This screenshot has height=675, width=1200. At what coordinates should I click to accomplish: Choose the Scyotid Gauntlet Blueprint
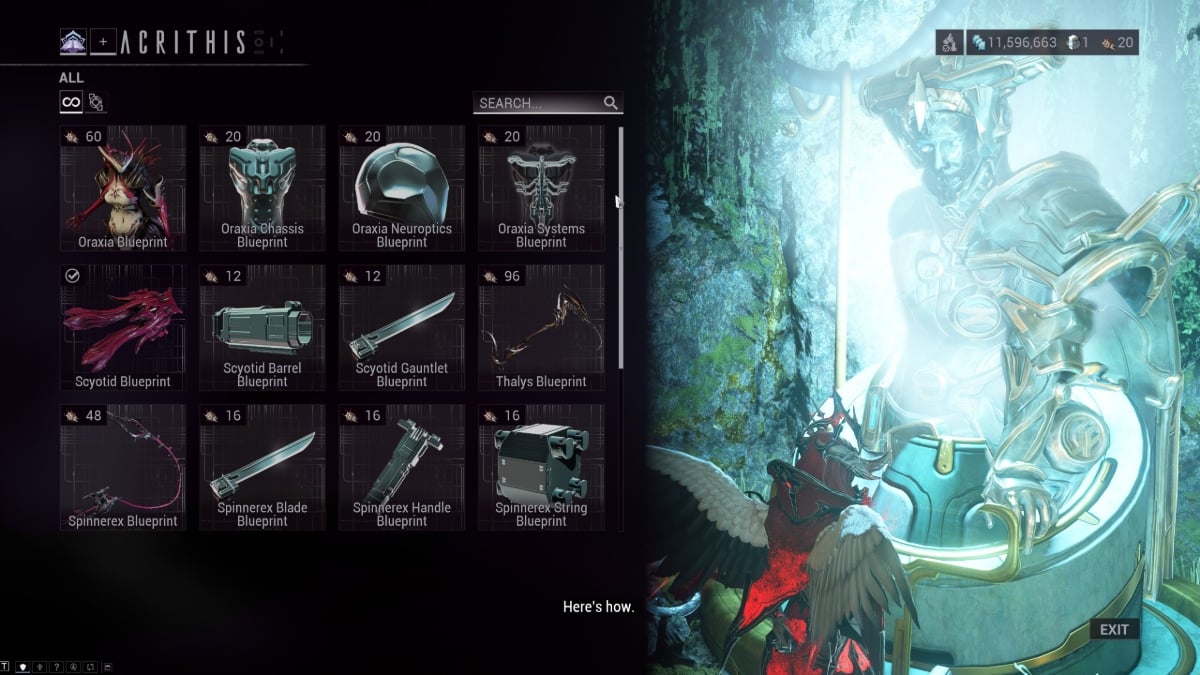(402, 327)
